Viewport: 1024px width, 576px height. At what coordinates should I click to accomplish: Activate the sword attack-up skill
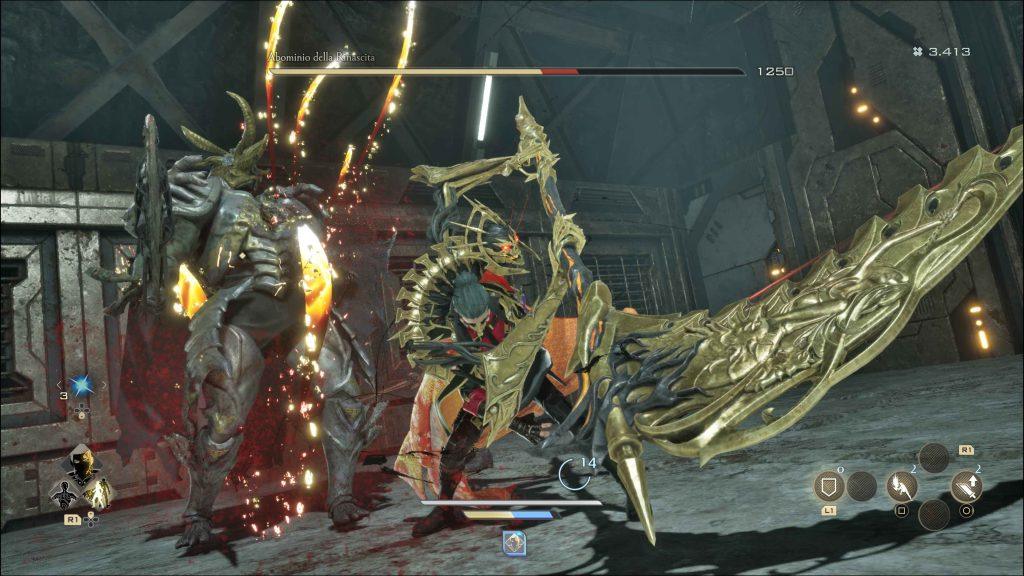(x=966, y=487)
